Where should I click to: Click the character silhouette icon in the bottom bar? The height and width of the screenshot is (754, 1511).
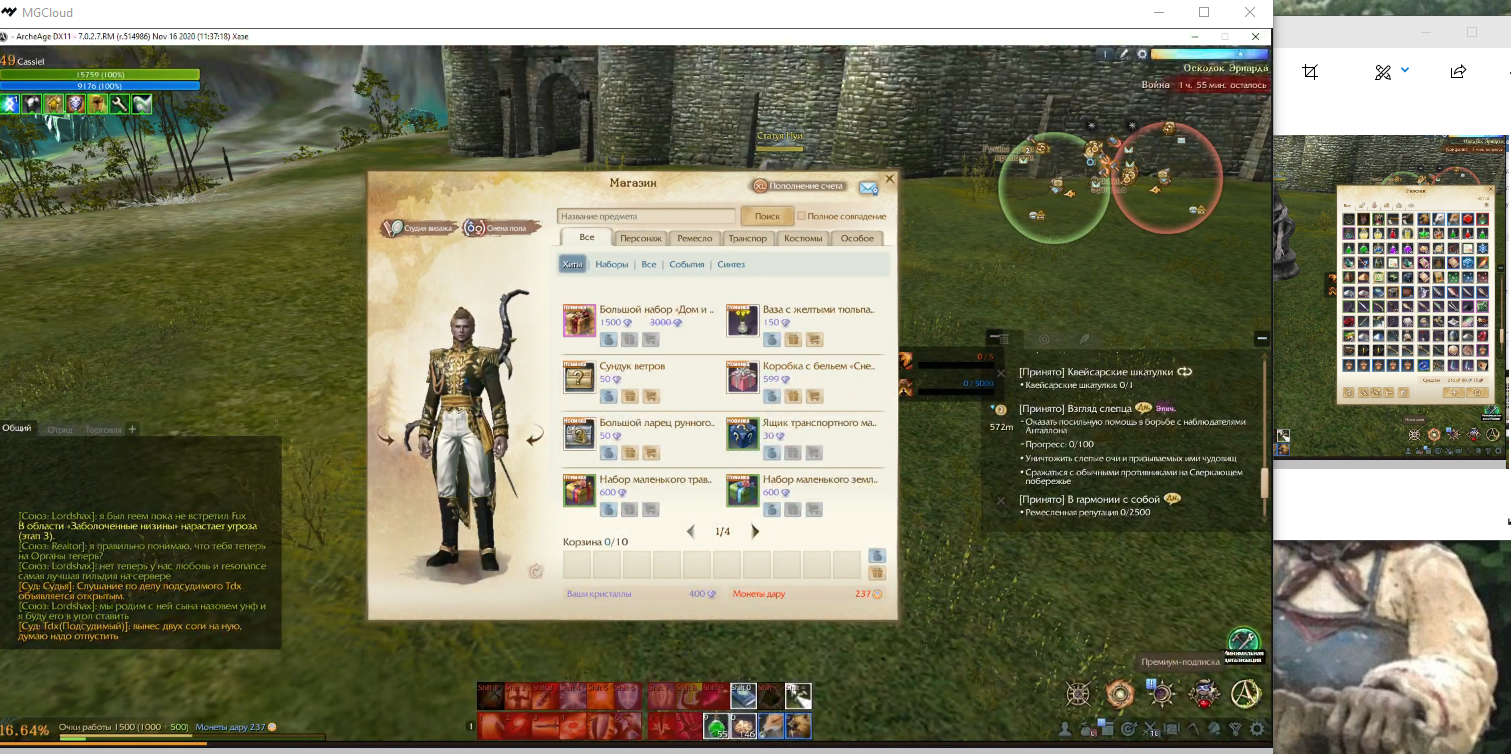[x=1064, y=728]
